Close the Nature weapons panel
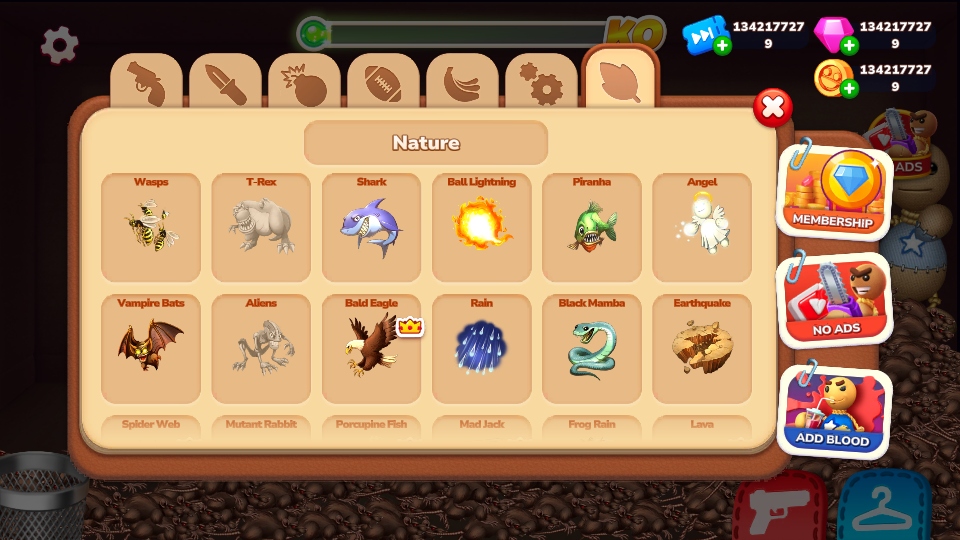This screenshot has height=540, width=960. pyautogui.click(x=772, y=108)
